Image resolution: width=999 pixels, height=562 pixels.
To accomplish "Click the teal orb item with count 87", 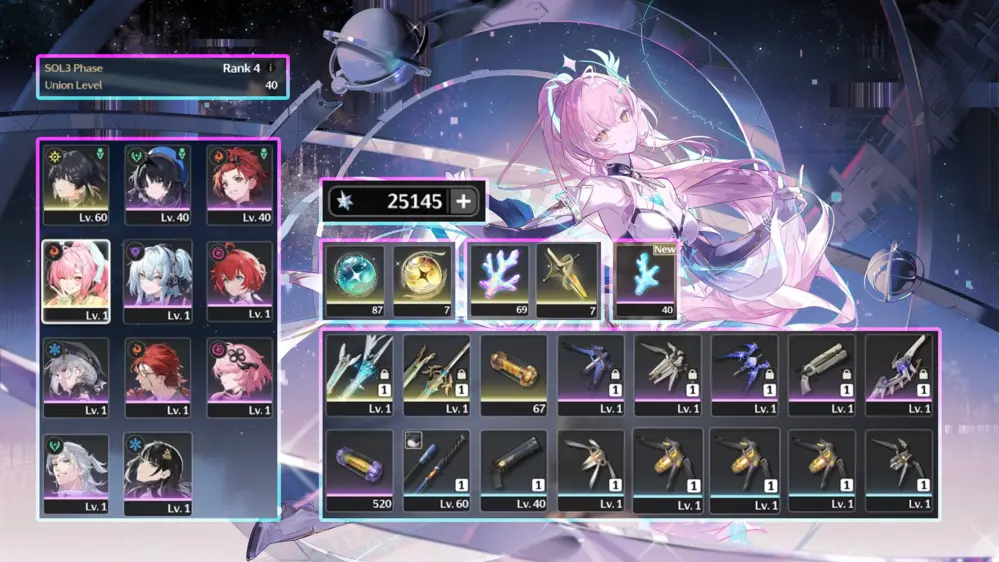I will [354, 279].
